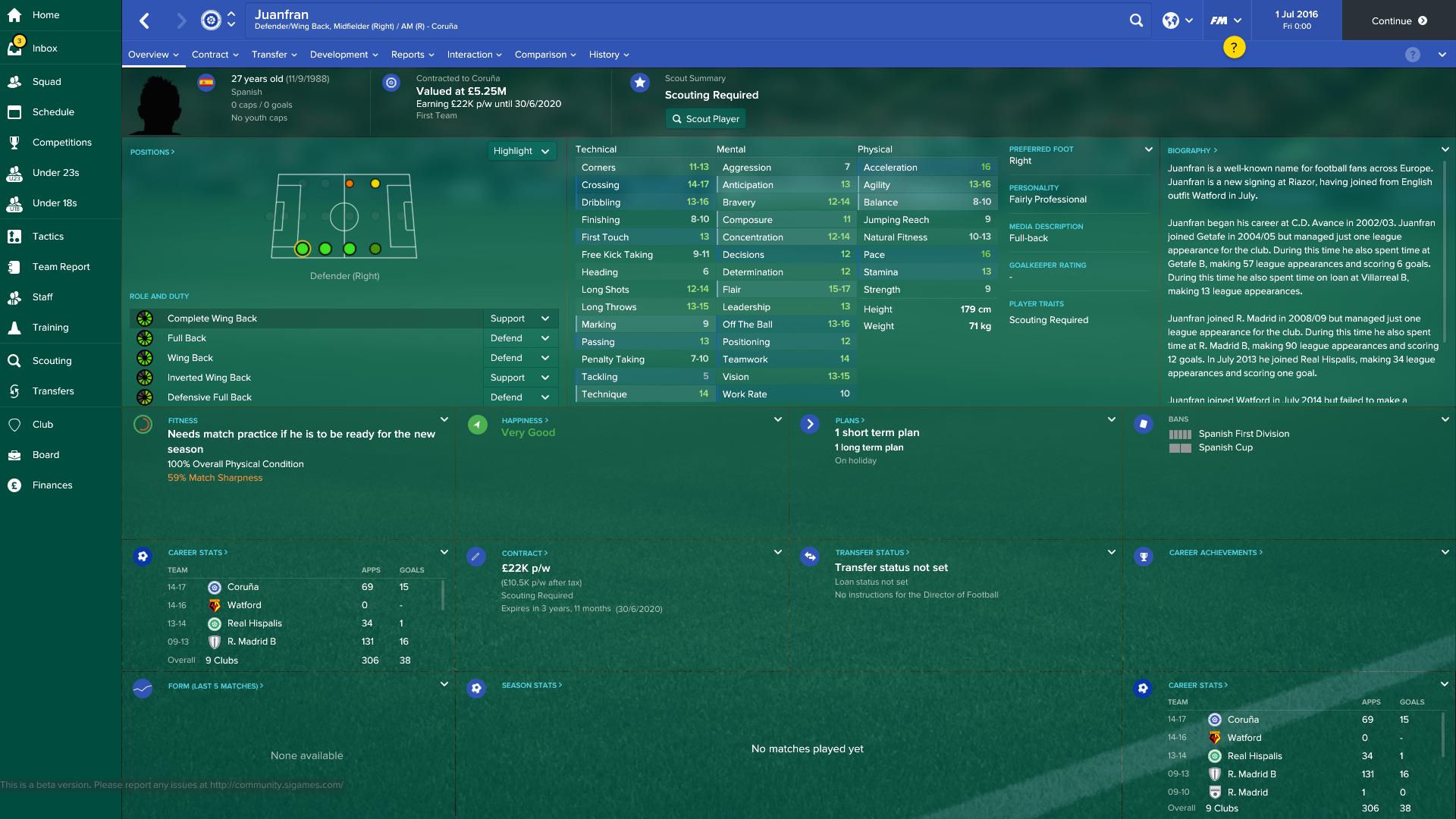Open the Finances section
The height and width of the screenshot is (819, 1456).
[x=53, y=485]
